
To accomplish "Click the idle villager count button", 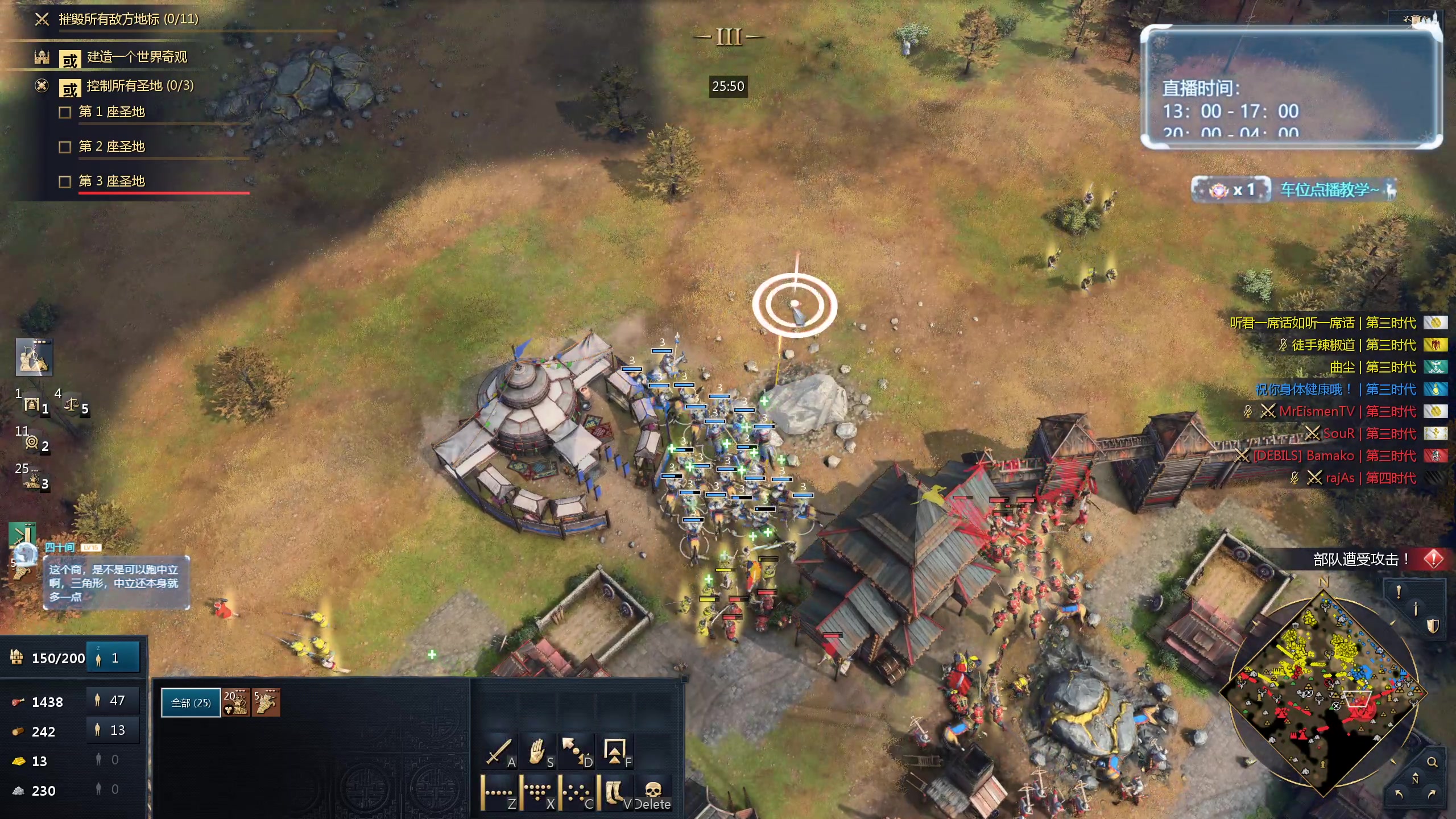I will pos(113,658).
